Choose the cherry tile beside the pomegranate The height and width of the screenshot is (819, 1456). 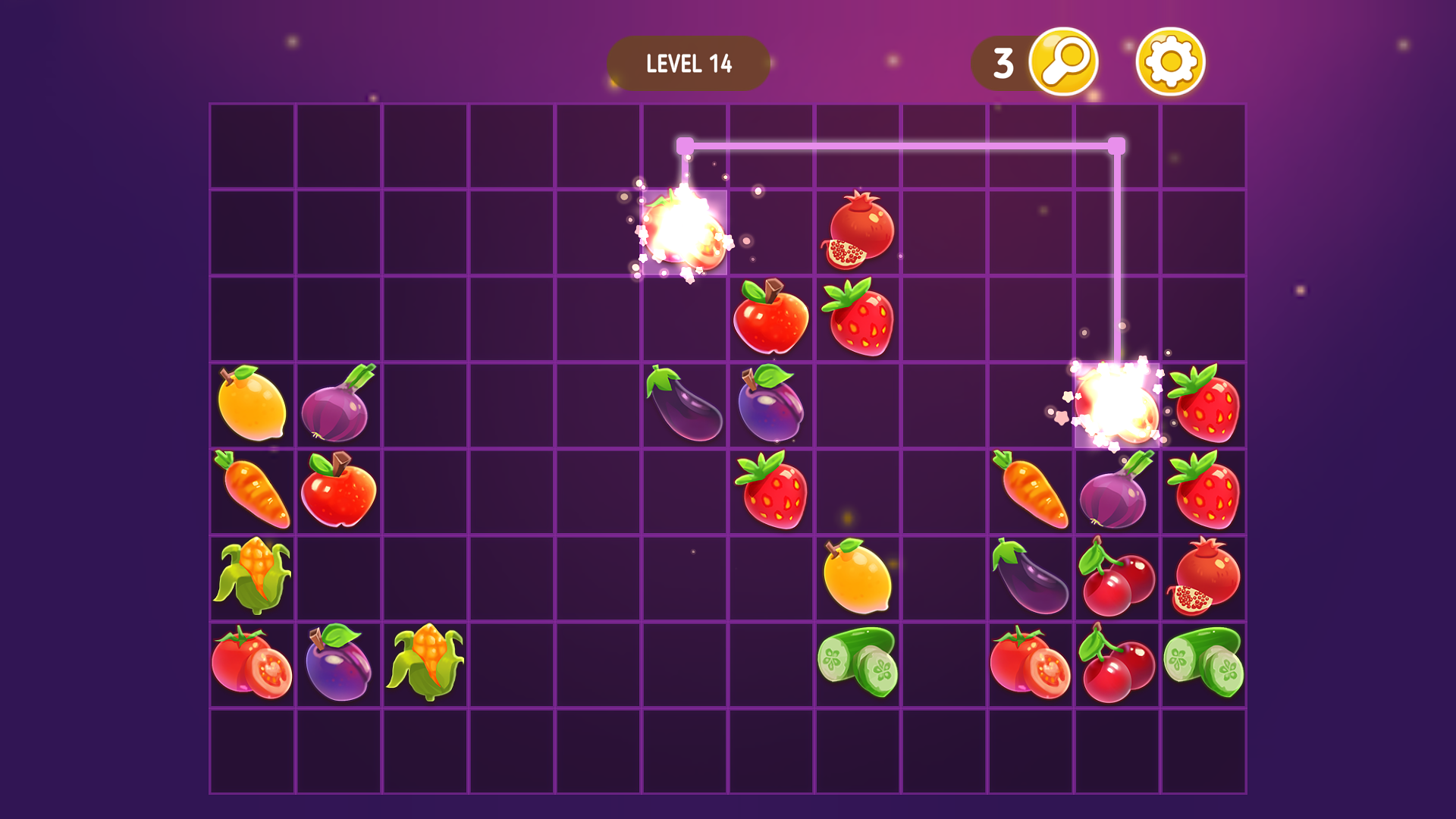[1117, 578]
